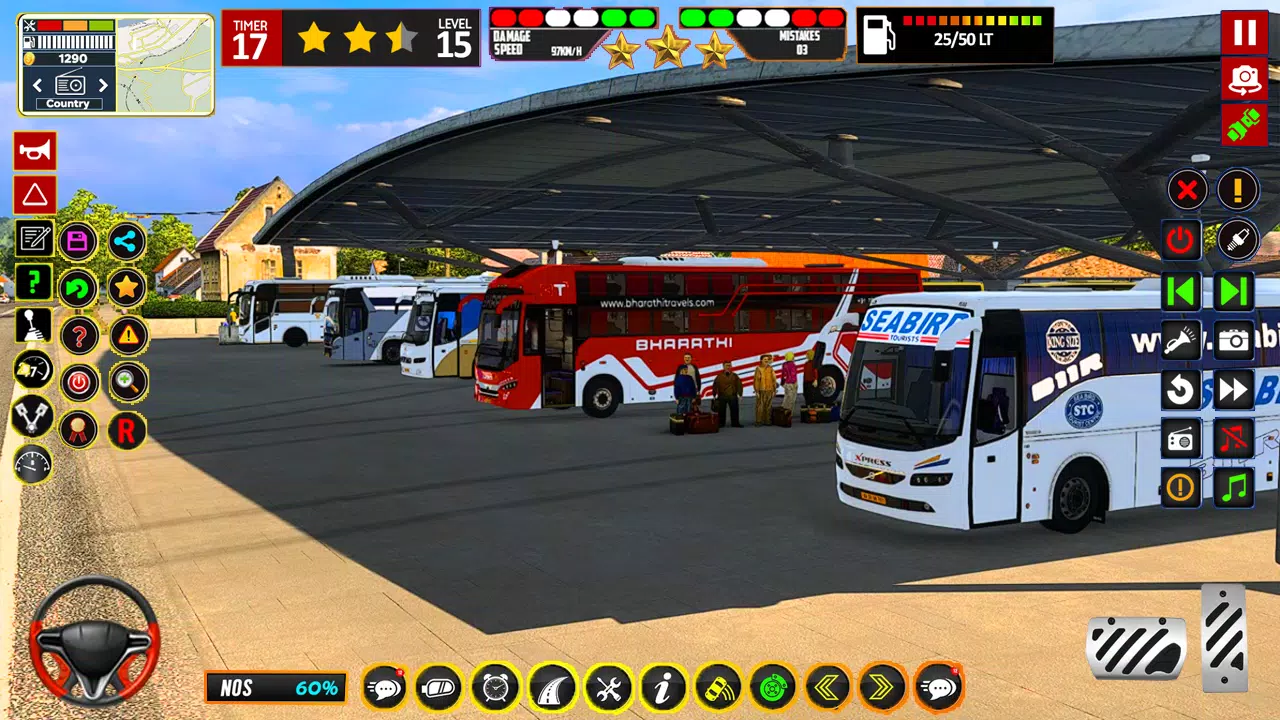This screenshot has height=720, width=1280.
Task: Activate the right turn signal chevrons
Action: pyautogui.click(x=883, y=688)
